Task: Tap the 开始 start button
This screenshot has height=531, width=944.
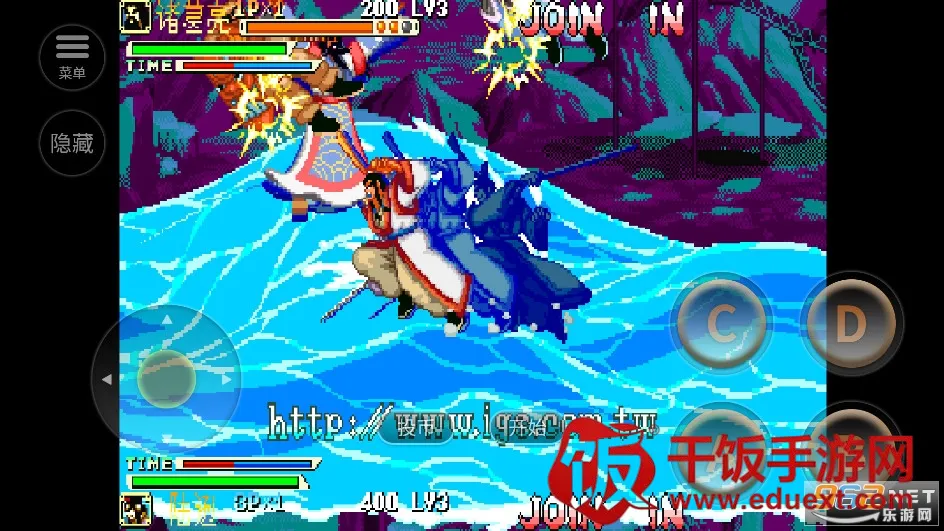Action: (525, 427)
